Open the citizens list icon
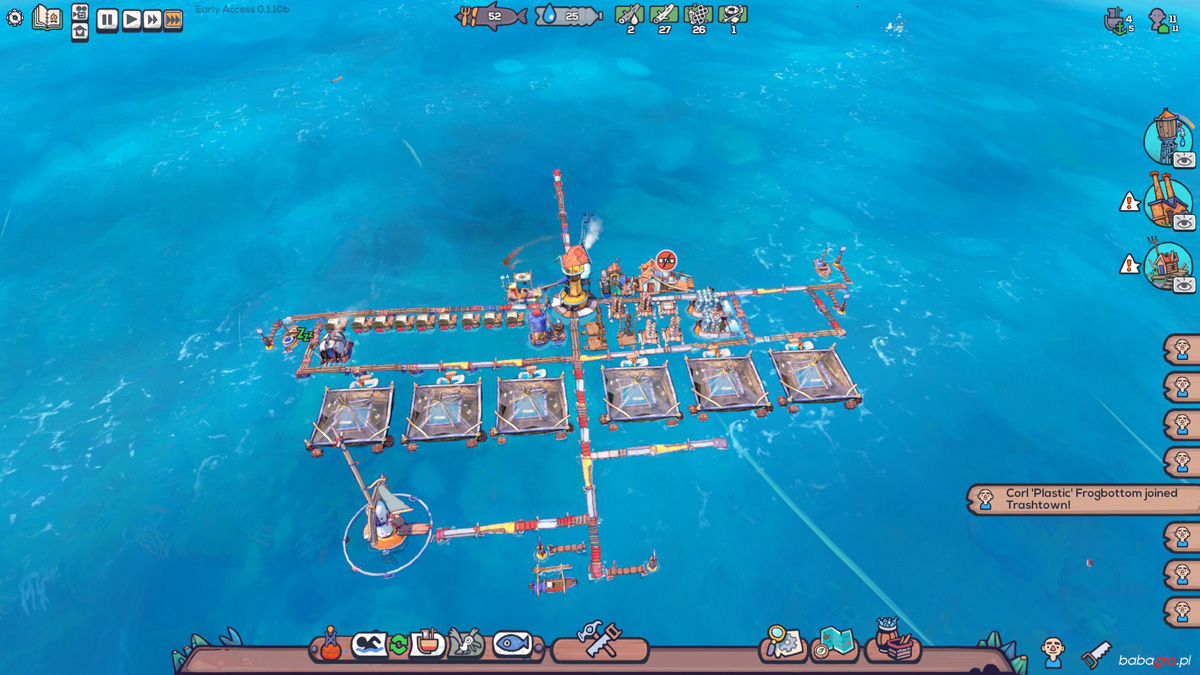This screenshot has width=1200, height=675. click(x=1052, y=651)
